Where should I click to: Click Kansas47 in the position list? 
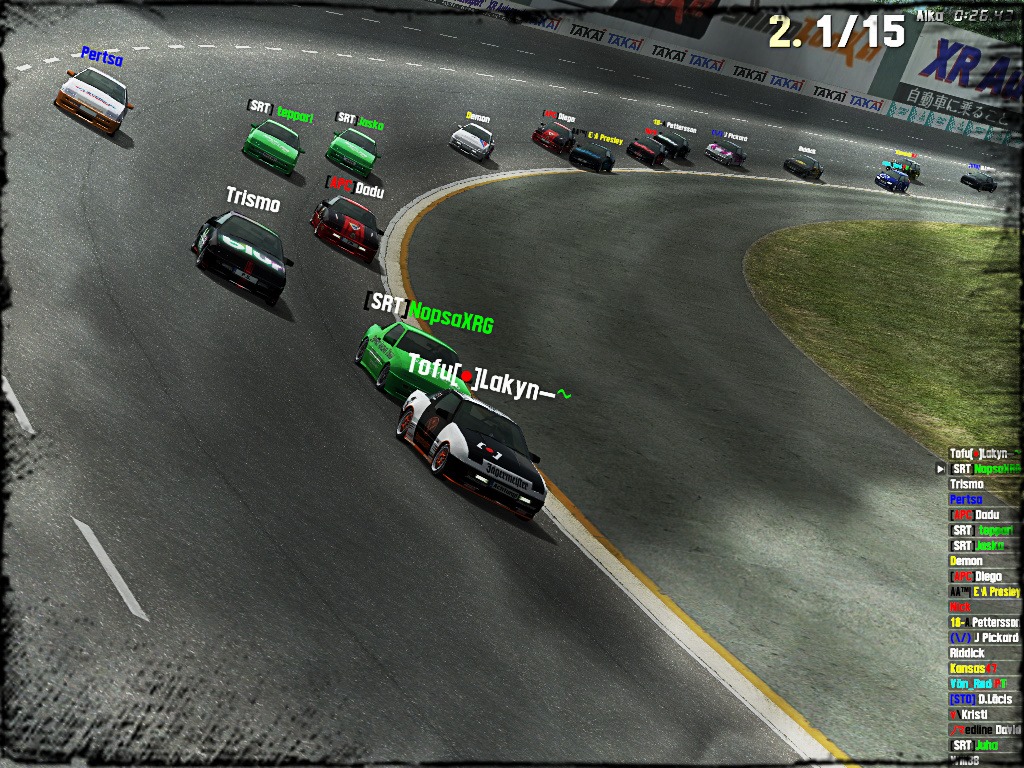[x=973, y=668]
